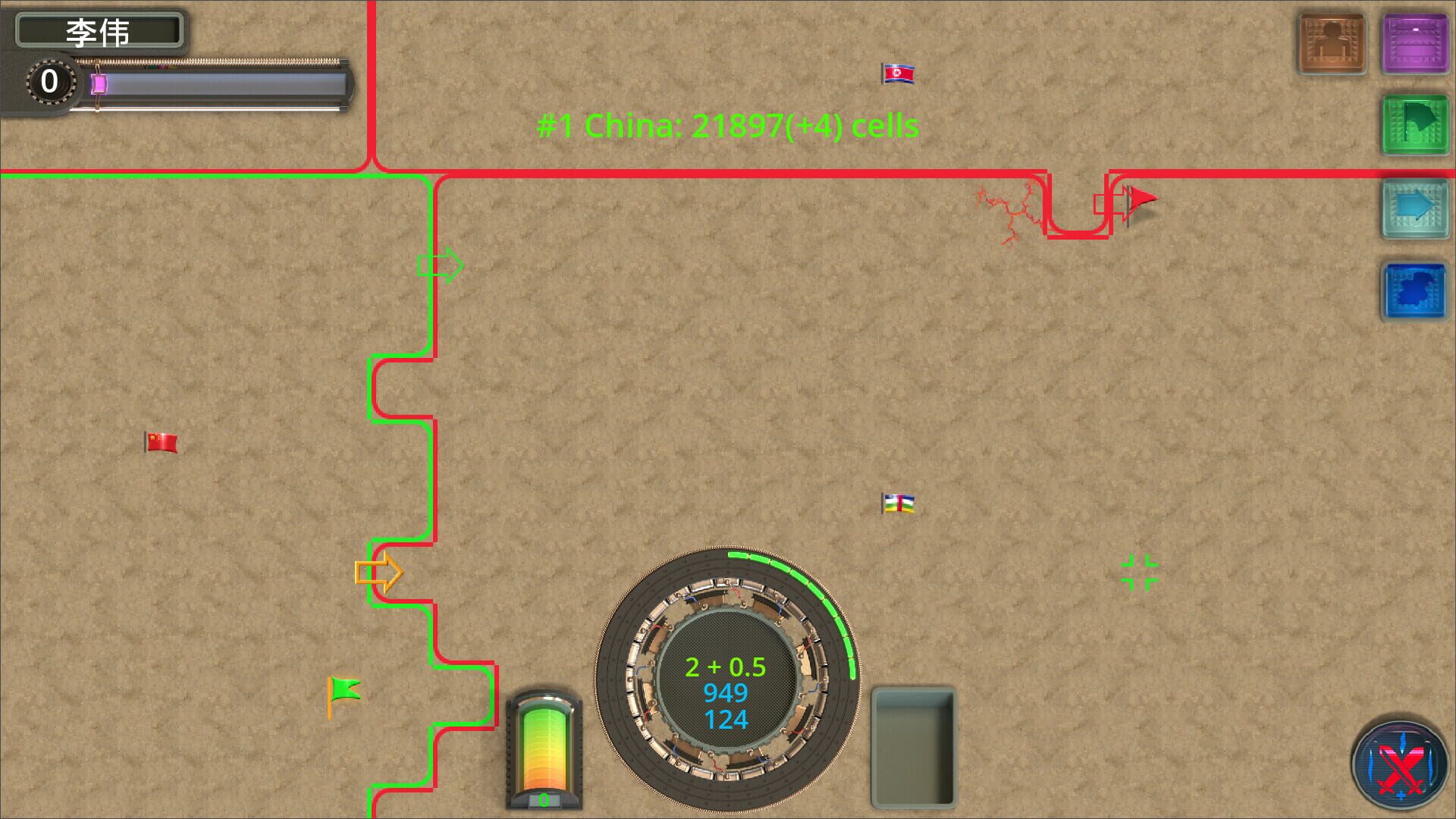1456x819 pixels.
Task: Toggle the cyan arrow boat attack button
Action: 1415,210
